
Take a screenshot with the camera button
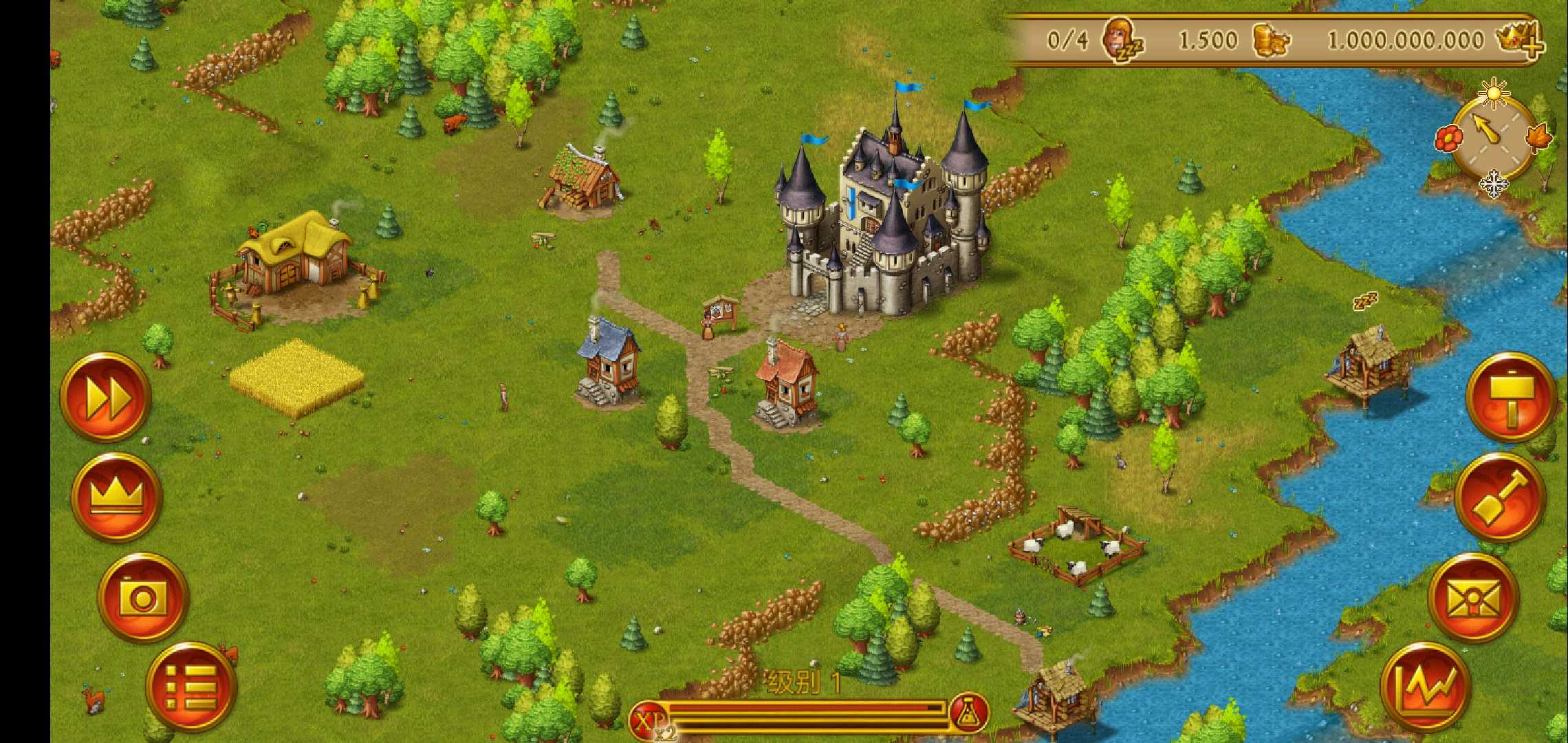[143, 598]
